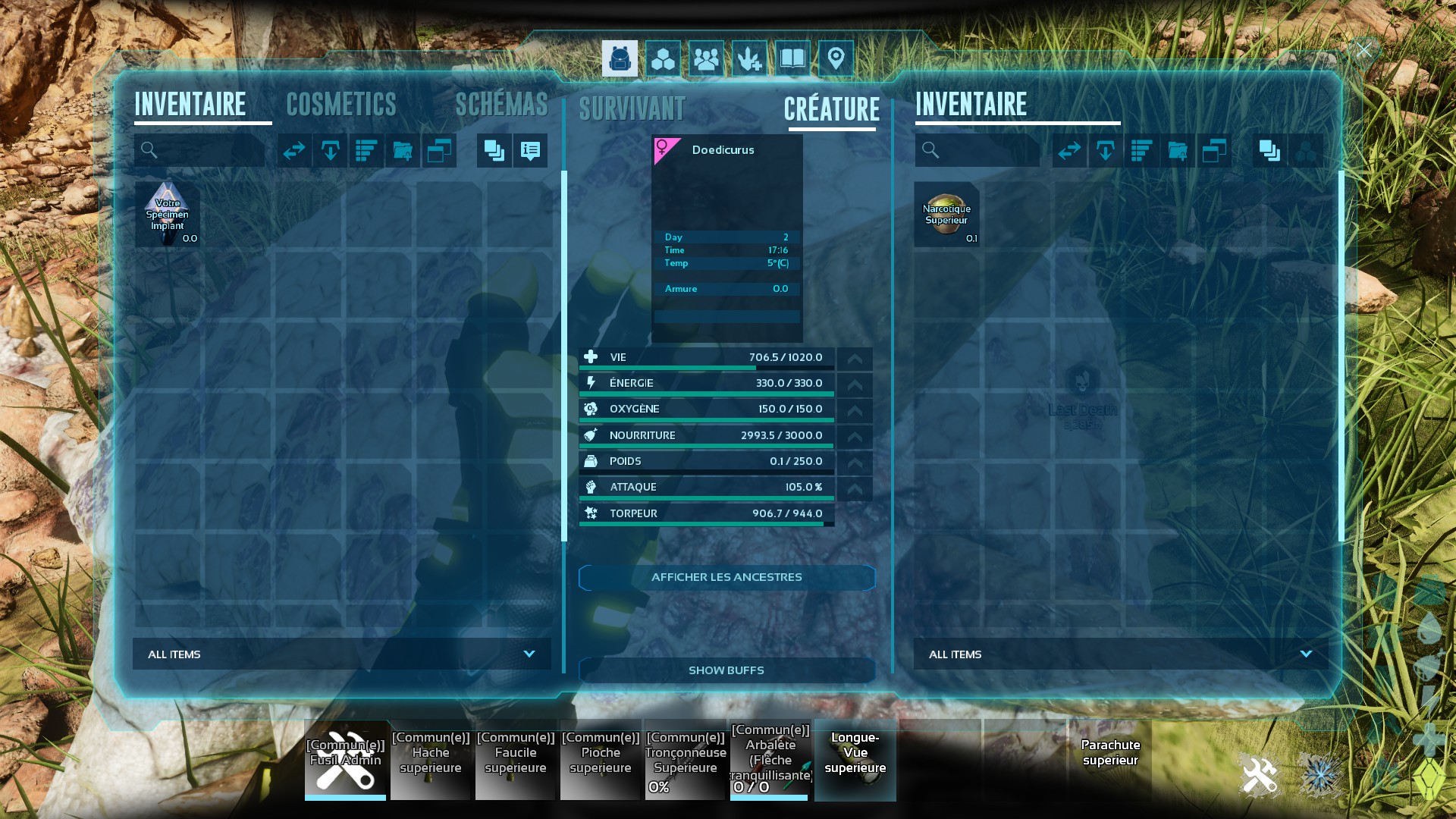Select the Créature tab
The height and width of the screenshot is (819, 1456).
tap(832, 109)
